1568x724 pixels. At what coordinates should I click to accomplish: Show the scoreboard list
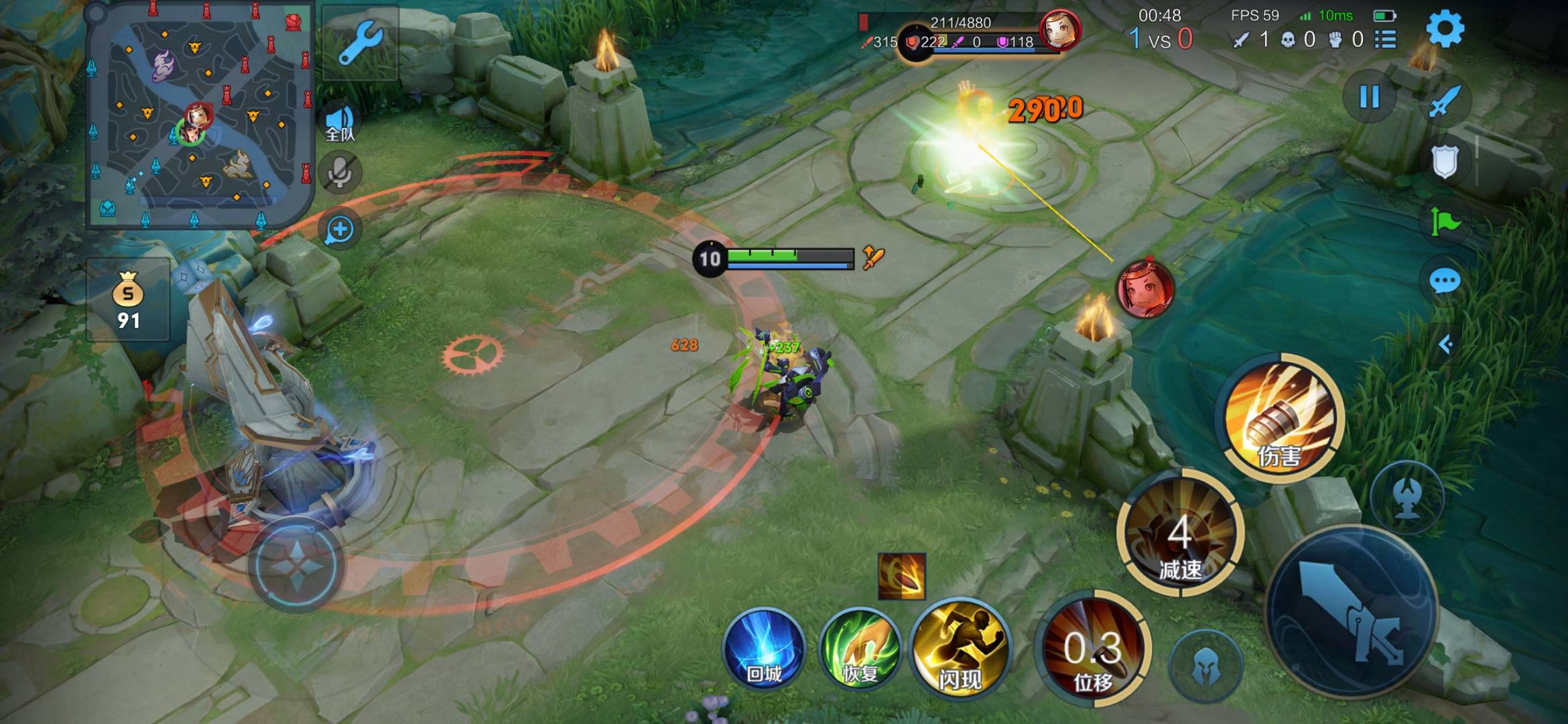(1385, 40)
